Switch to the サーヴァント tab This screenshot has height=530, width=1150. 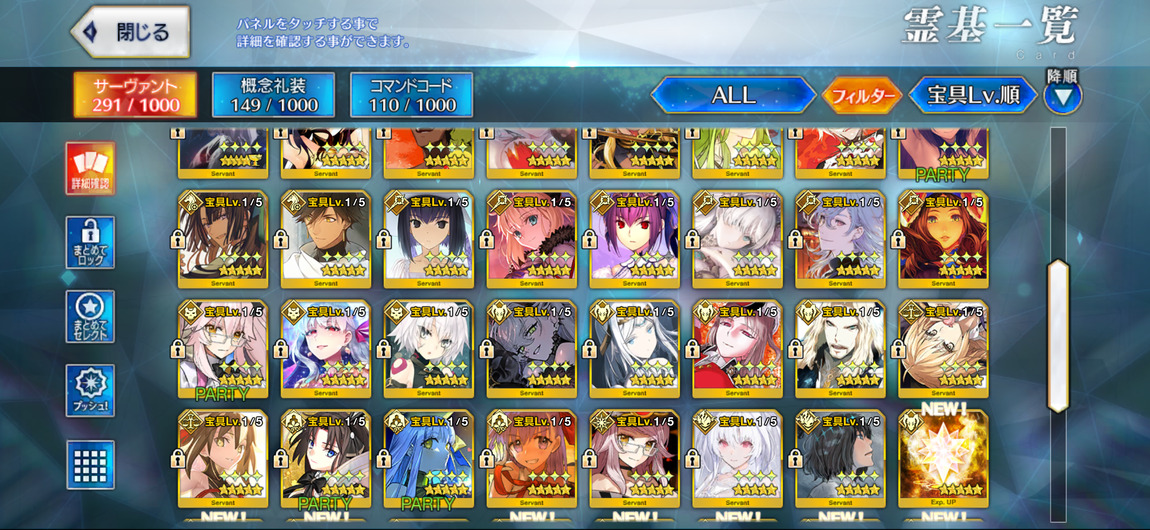coord(136,94)
